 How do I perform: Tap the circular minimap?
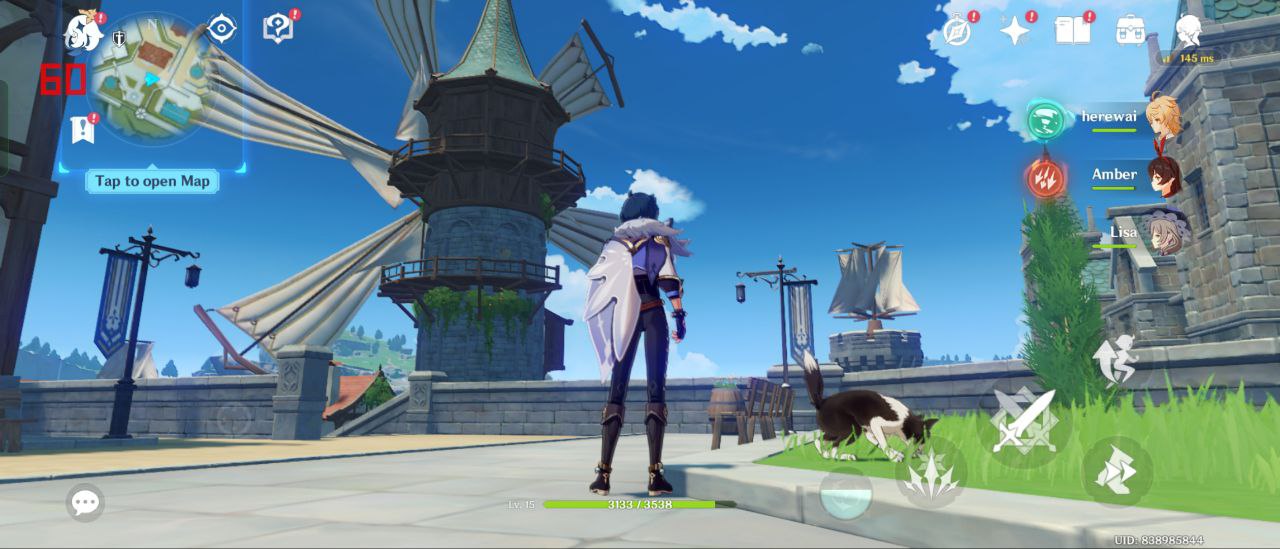(151, 80)
